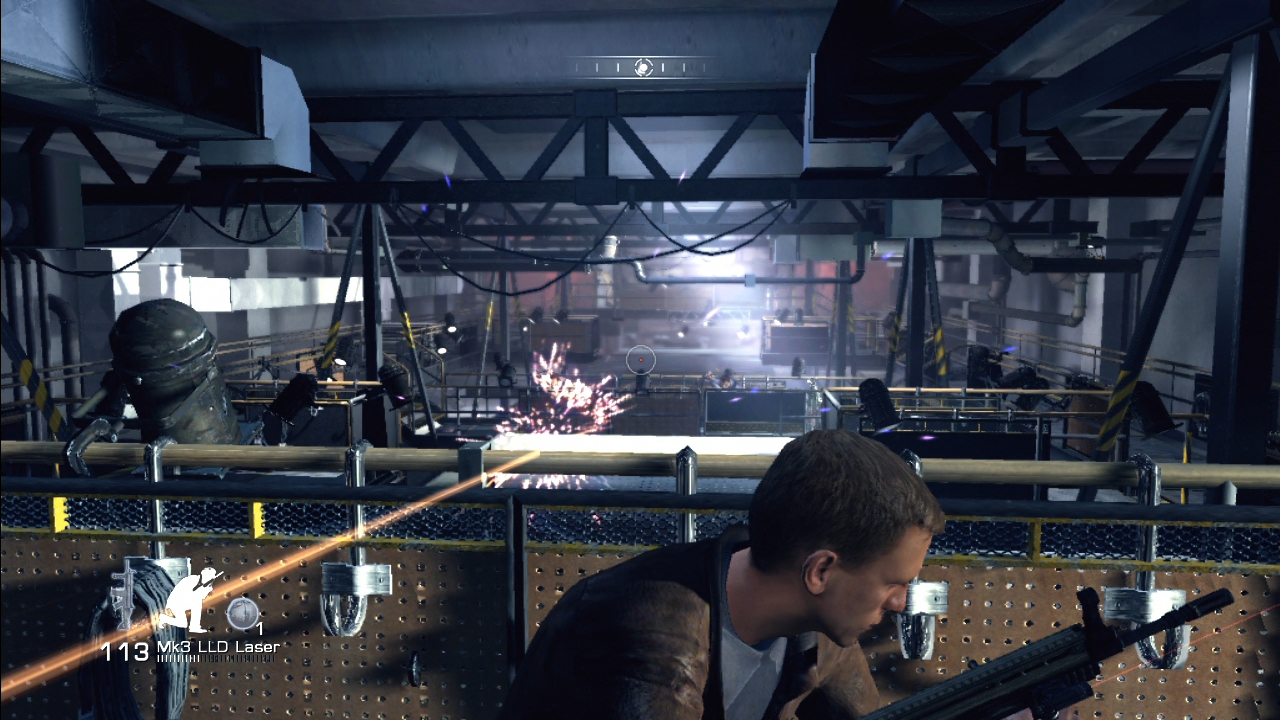
Task: Click the objective marker on the compass bar
Action: [644, 67]
